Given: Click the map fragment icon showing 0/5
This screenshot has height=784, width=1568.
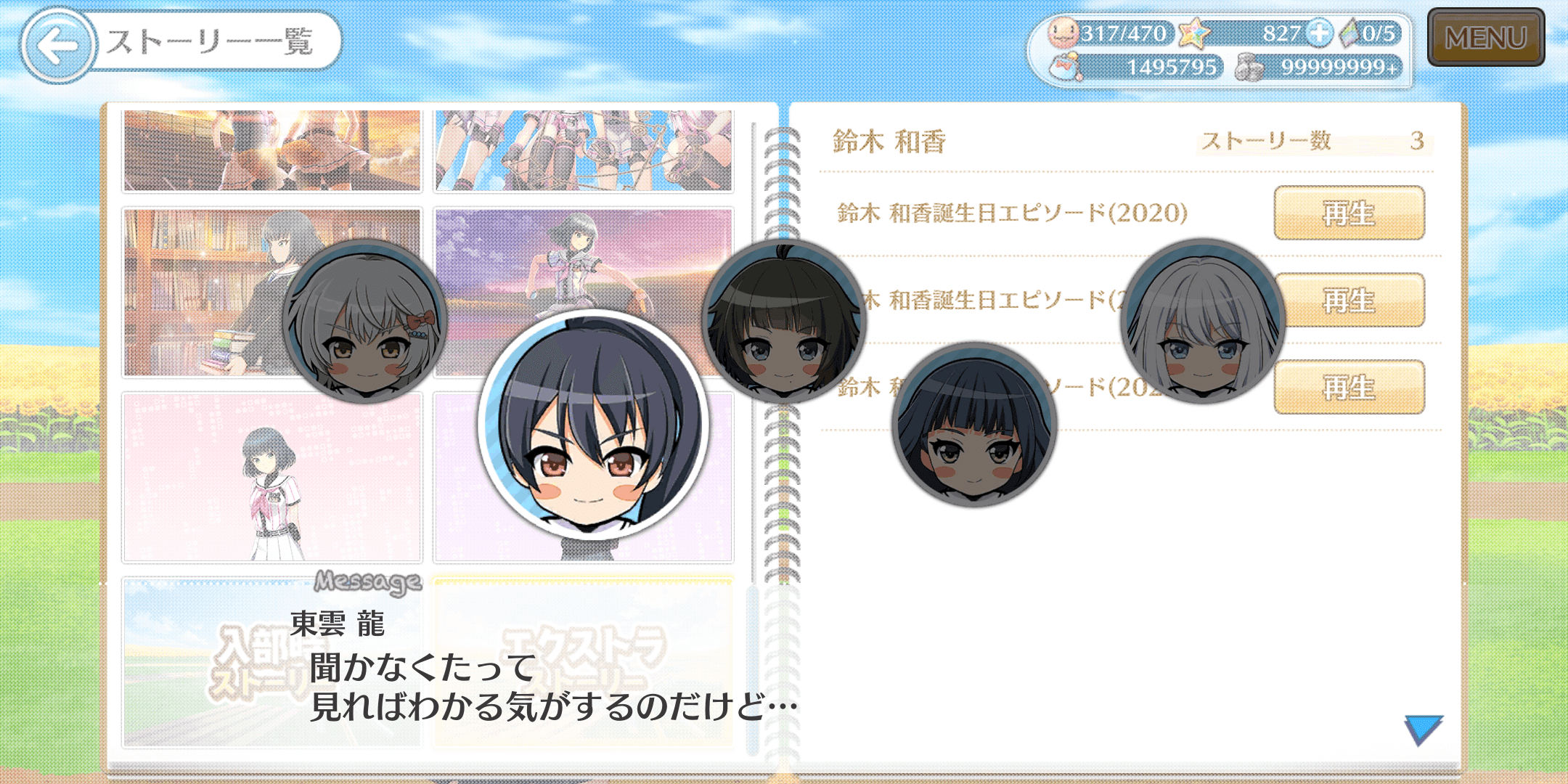Looking at the screenshot, I should (x=1348, y=33).
